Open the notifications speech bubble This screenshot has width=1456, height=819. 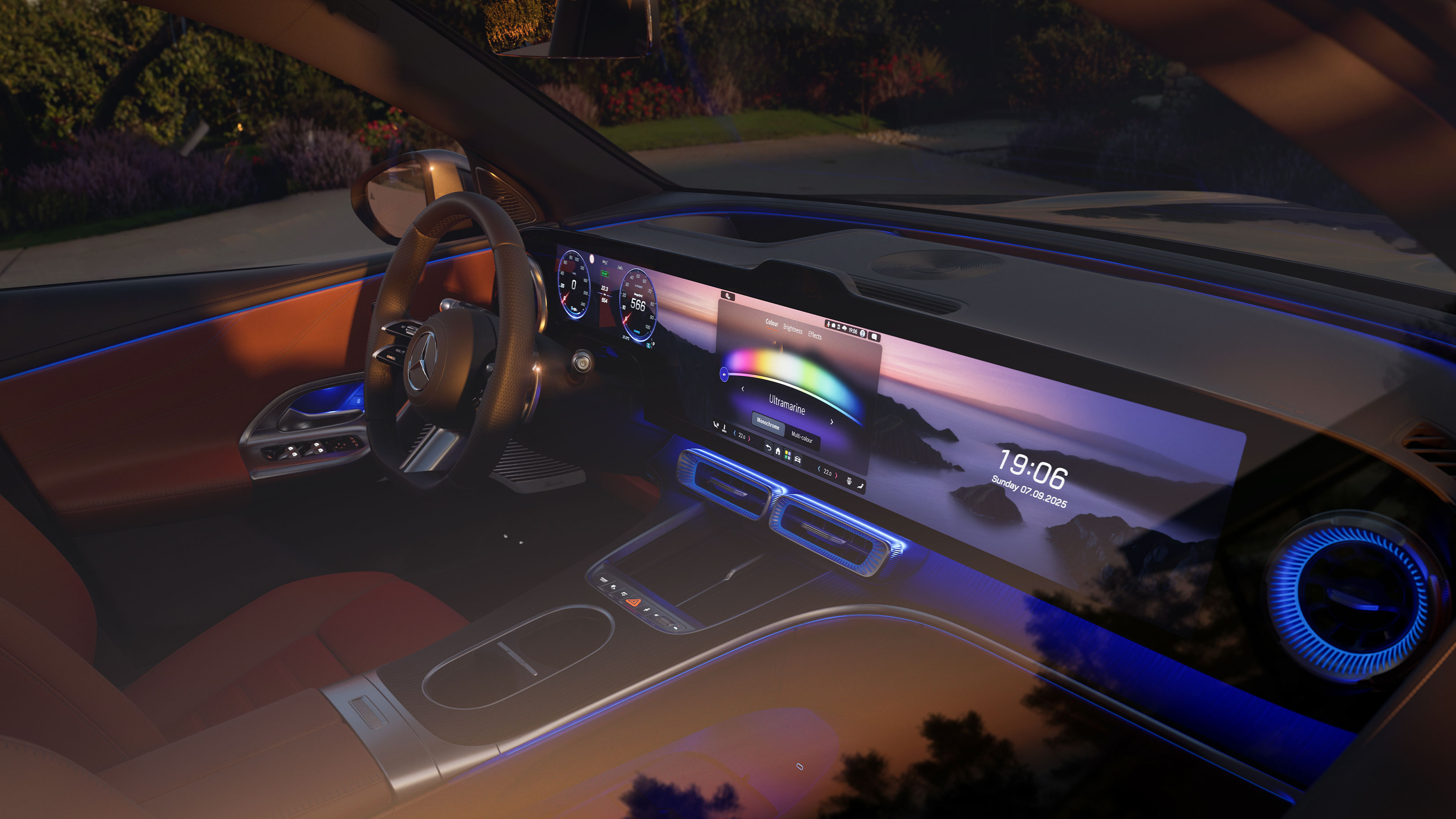click(x=874, y=337)
